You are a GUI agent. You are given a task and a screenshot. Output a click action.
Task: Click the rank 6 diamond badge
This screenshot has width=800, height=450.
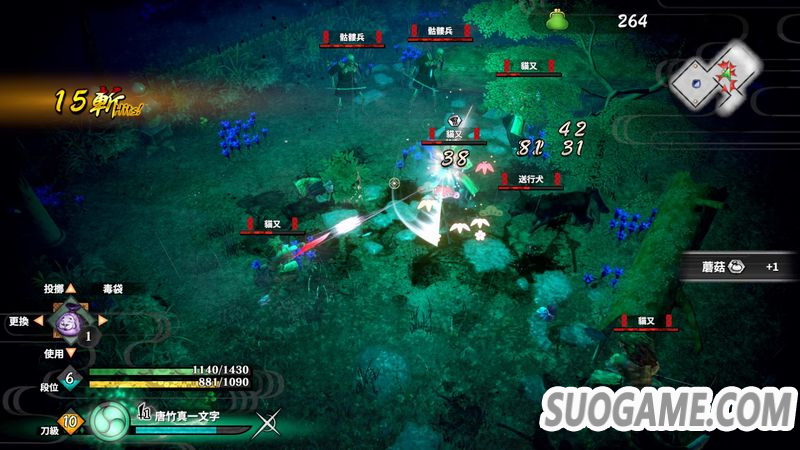point(69,378)
